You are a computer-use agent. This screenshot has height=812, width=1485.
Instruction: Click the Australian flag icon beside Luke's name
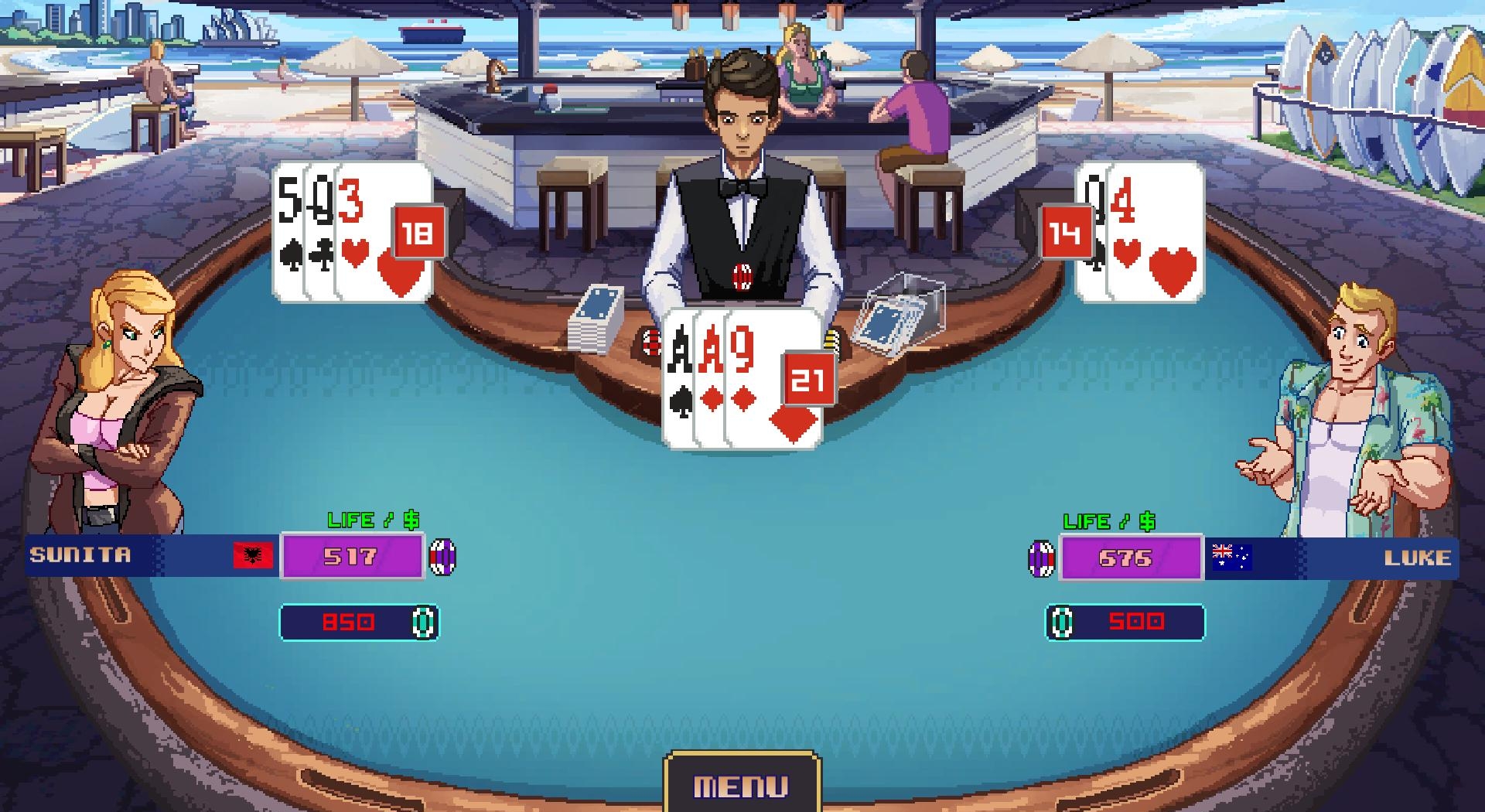coord(1232,555)
